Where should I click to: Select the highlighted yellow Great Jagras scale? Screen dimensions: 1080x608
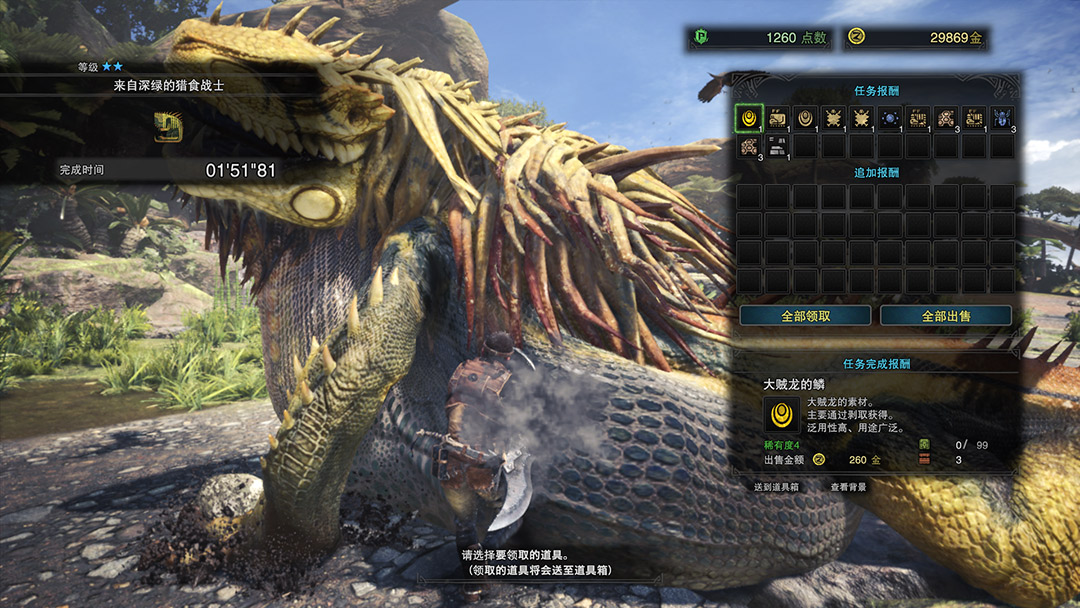click(x=749, y=118)
